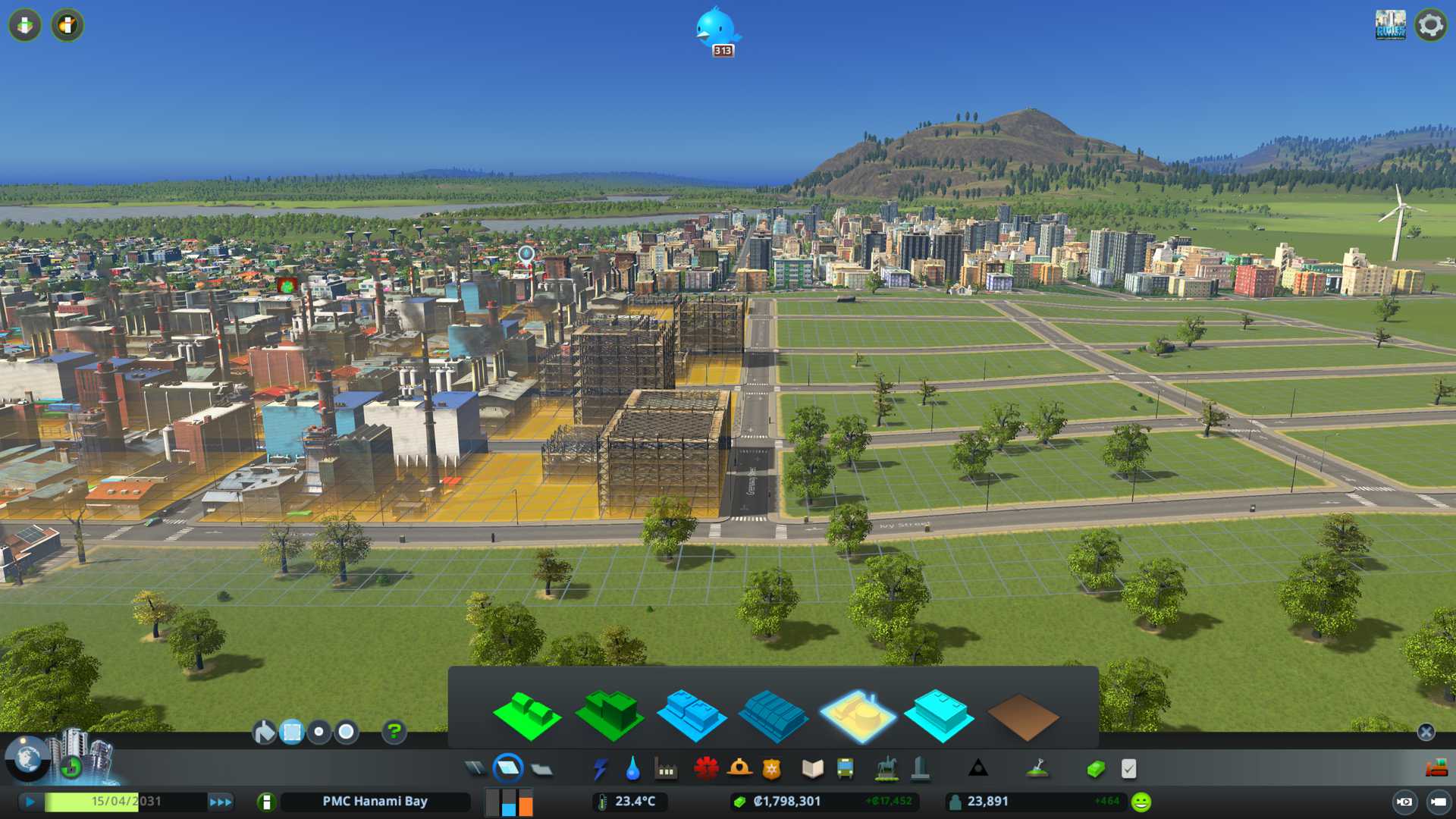This screenshot has width=1456, height=819.
Task: Close the zoning panel
Action: point(1426,732)
